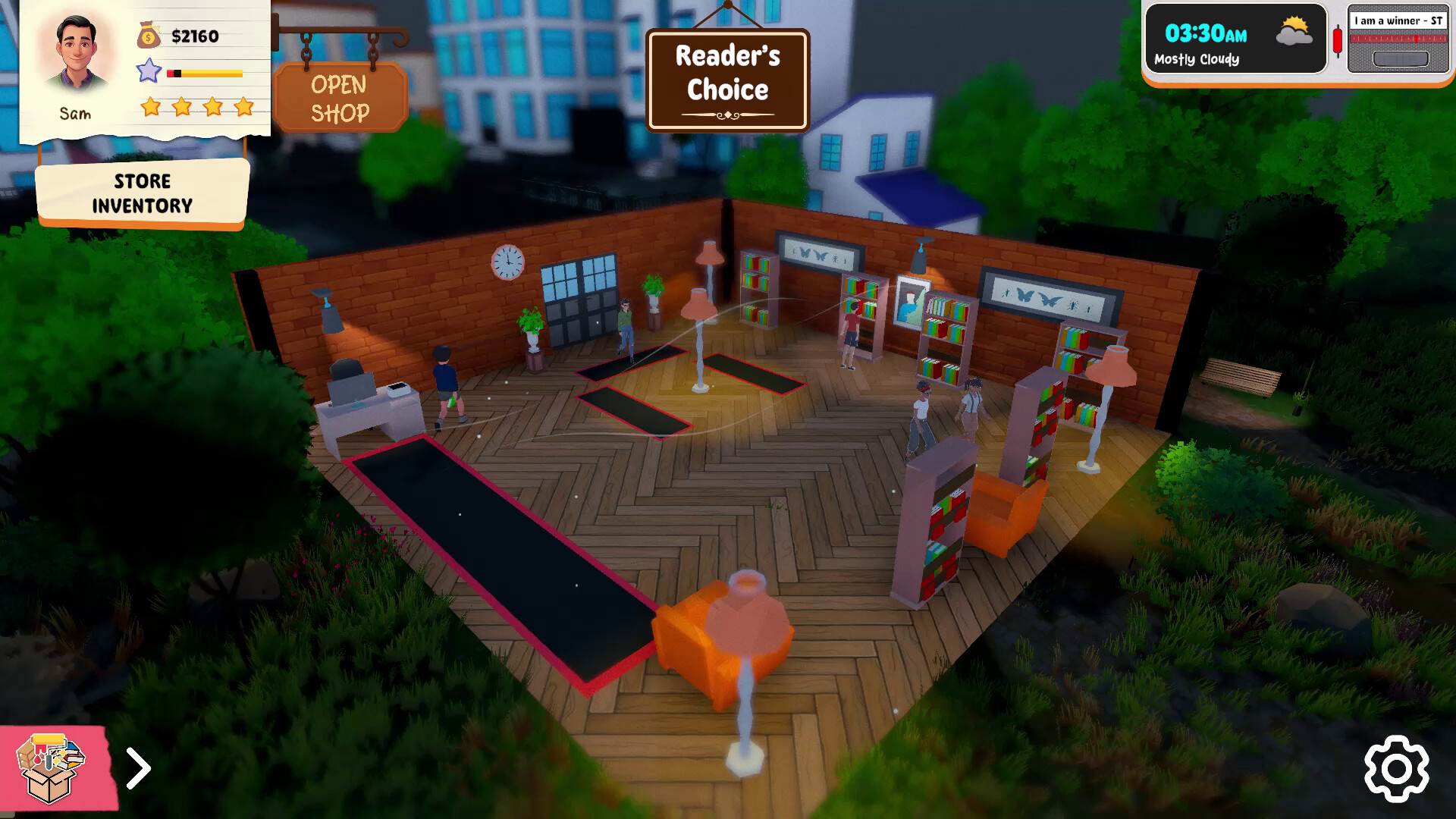Viewport: 1456px width, 819px height.
Task: Collapse the Store Inventory panel
Action: (x=141, y=192)
